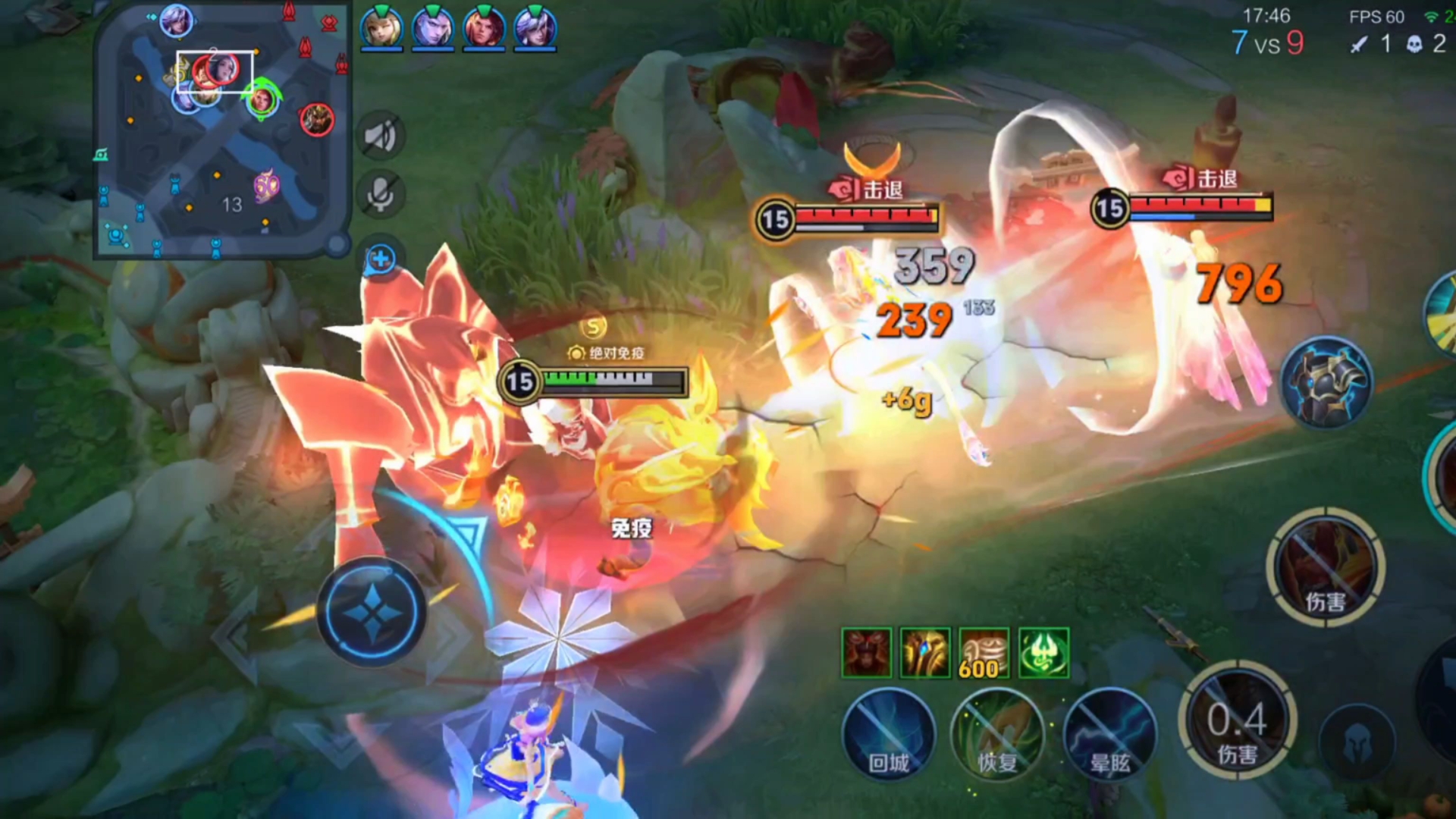This screenshot has width=1456, height=819.
Task: Select the red-haired teammate portrait
Action: click(x=484, y=29)
